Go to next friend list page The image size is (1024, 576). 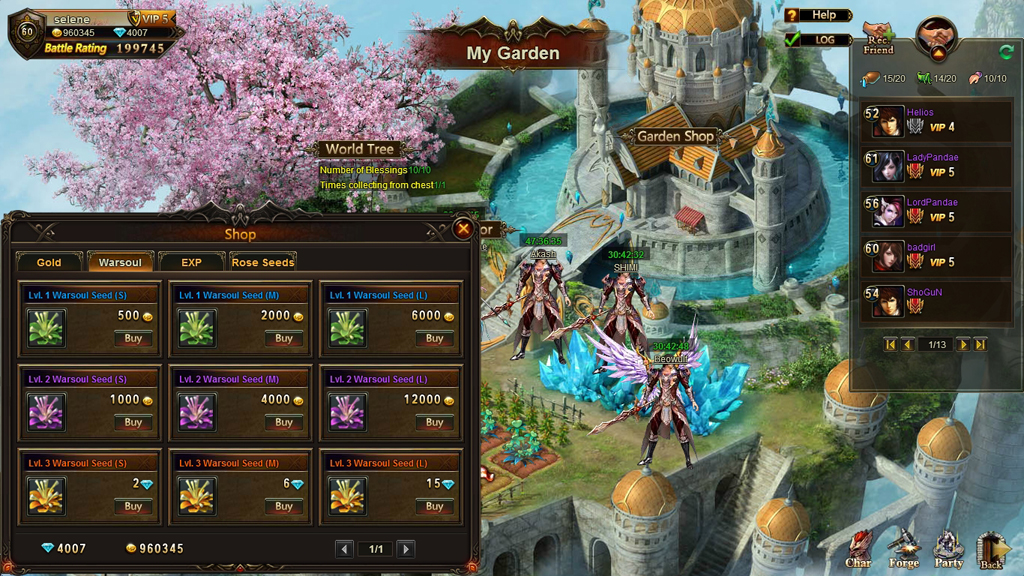(963, 344)
